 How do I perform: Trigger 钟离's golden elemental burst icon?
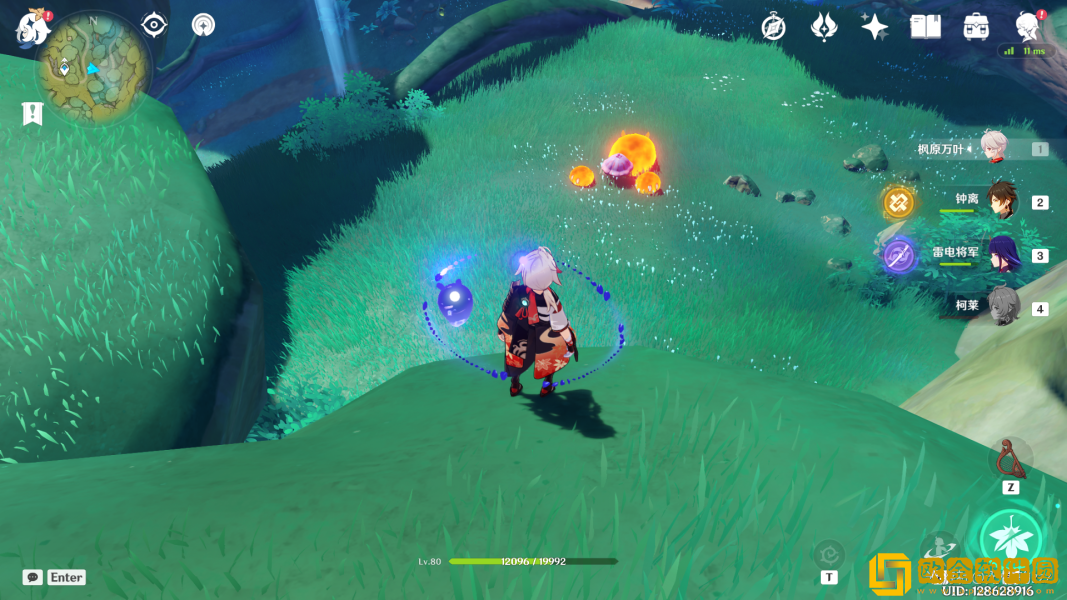899,202
